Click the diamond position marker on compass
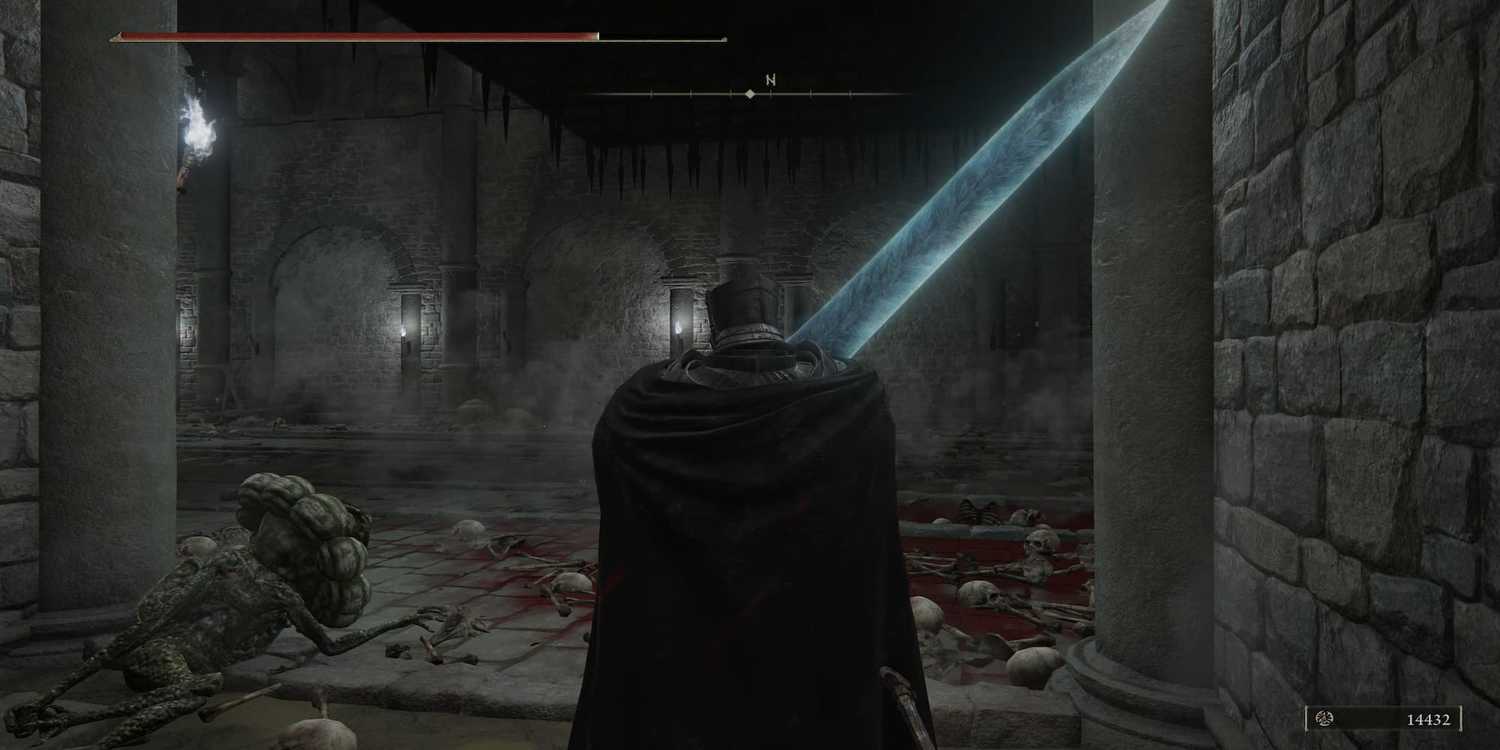1500x750 pixels. click(750, 93)
